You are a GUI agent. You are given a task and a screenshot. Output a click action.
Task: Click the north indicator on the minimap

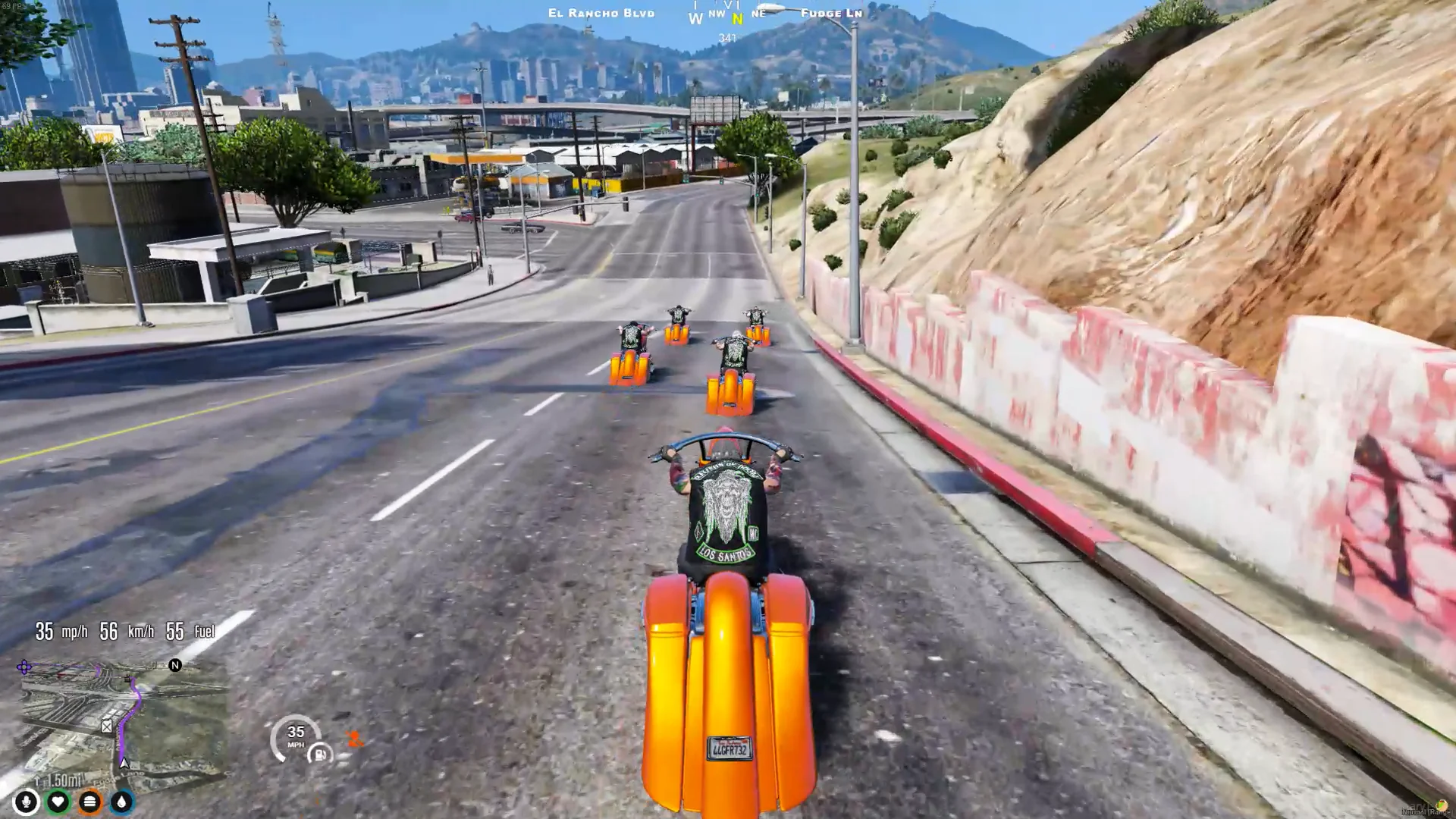175,665
